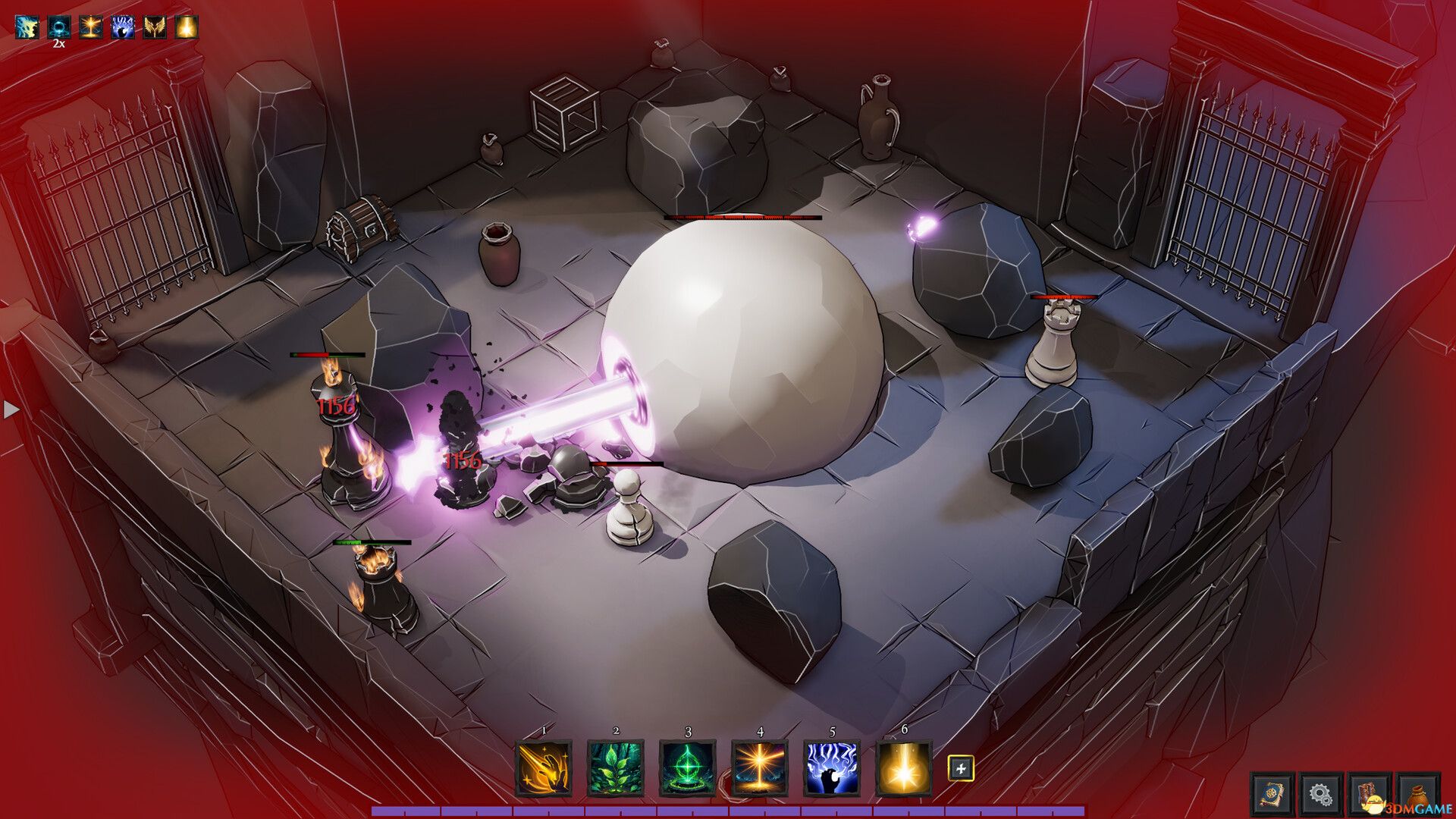
Task: Cast the green leafy plant spell
Action: (x=616, y=768)
